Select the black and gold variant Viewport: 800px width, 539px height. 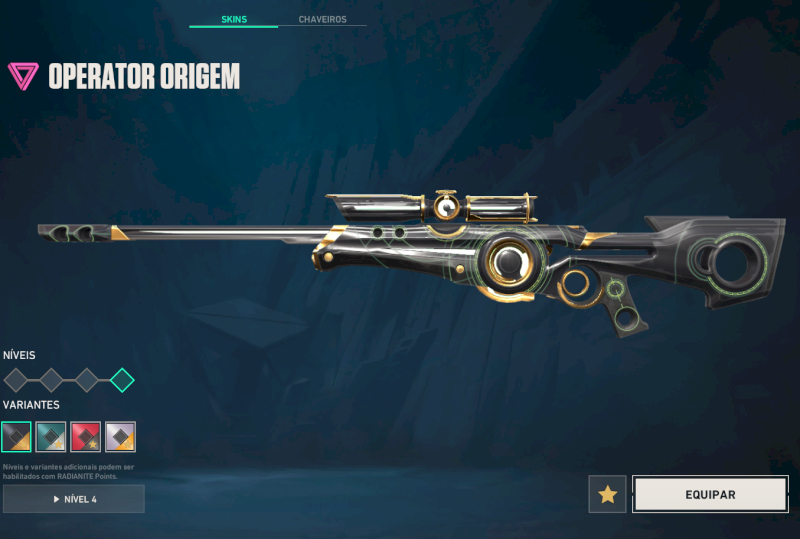[x=16, y=437]
